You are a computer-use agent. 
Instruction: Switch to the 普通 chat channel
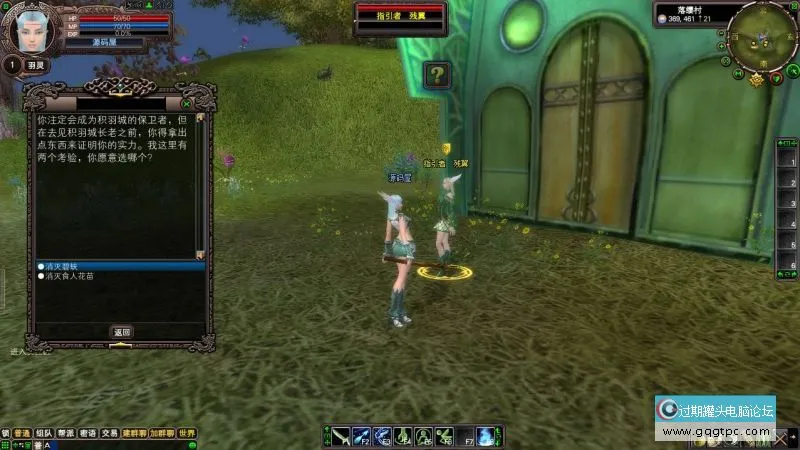point(21,434)
